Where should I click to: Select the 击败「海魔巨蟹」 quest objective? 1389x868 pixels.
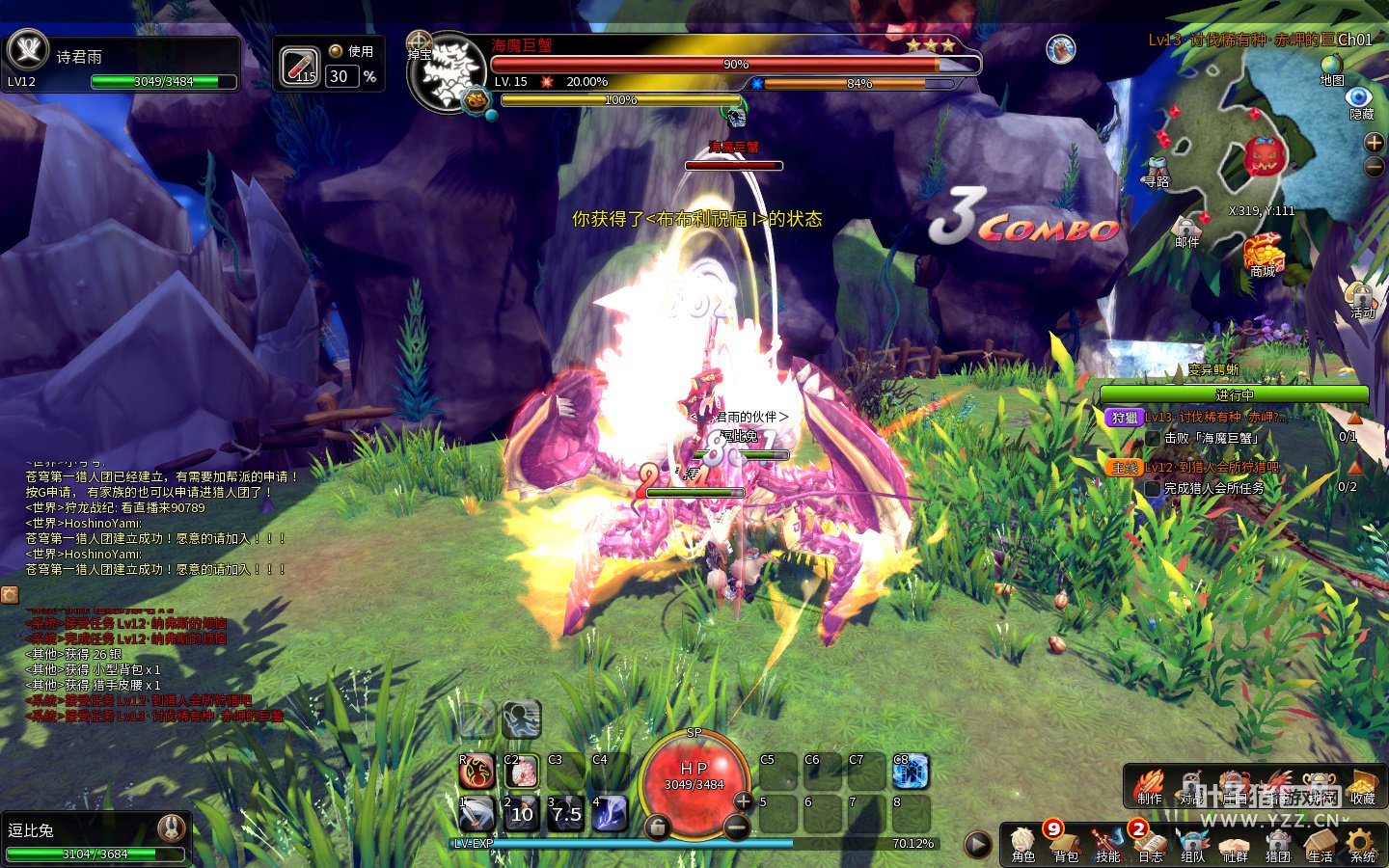(x=1212, y=438)
